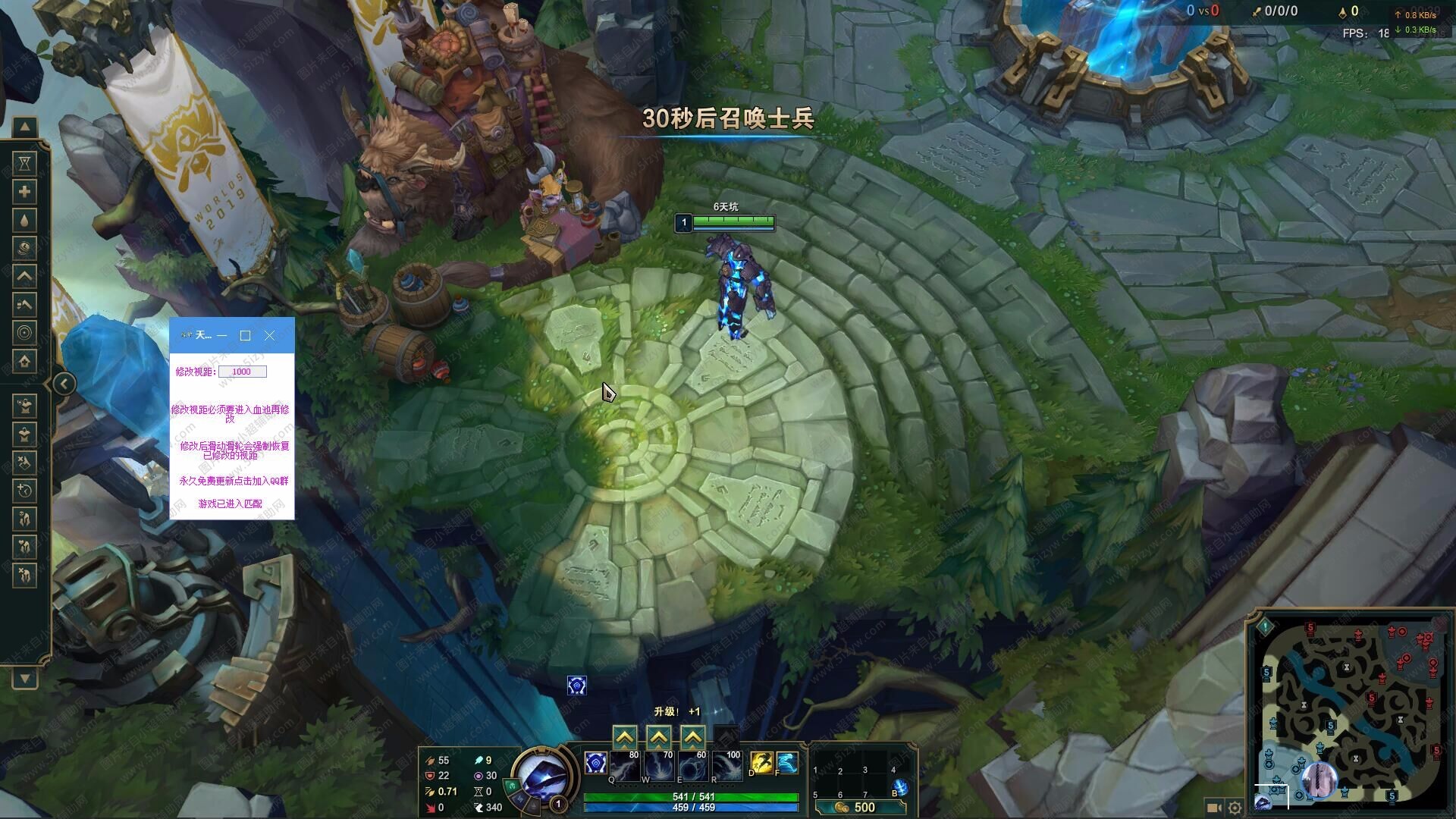Click the champion portrait
This screenshot has height=819, width=1456.
[539, 777]
